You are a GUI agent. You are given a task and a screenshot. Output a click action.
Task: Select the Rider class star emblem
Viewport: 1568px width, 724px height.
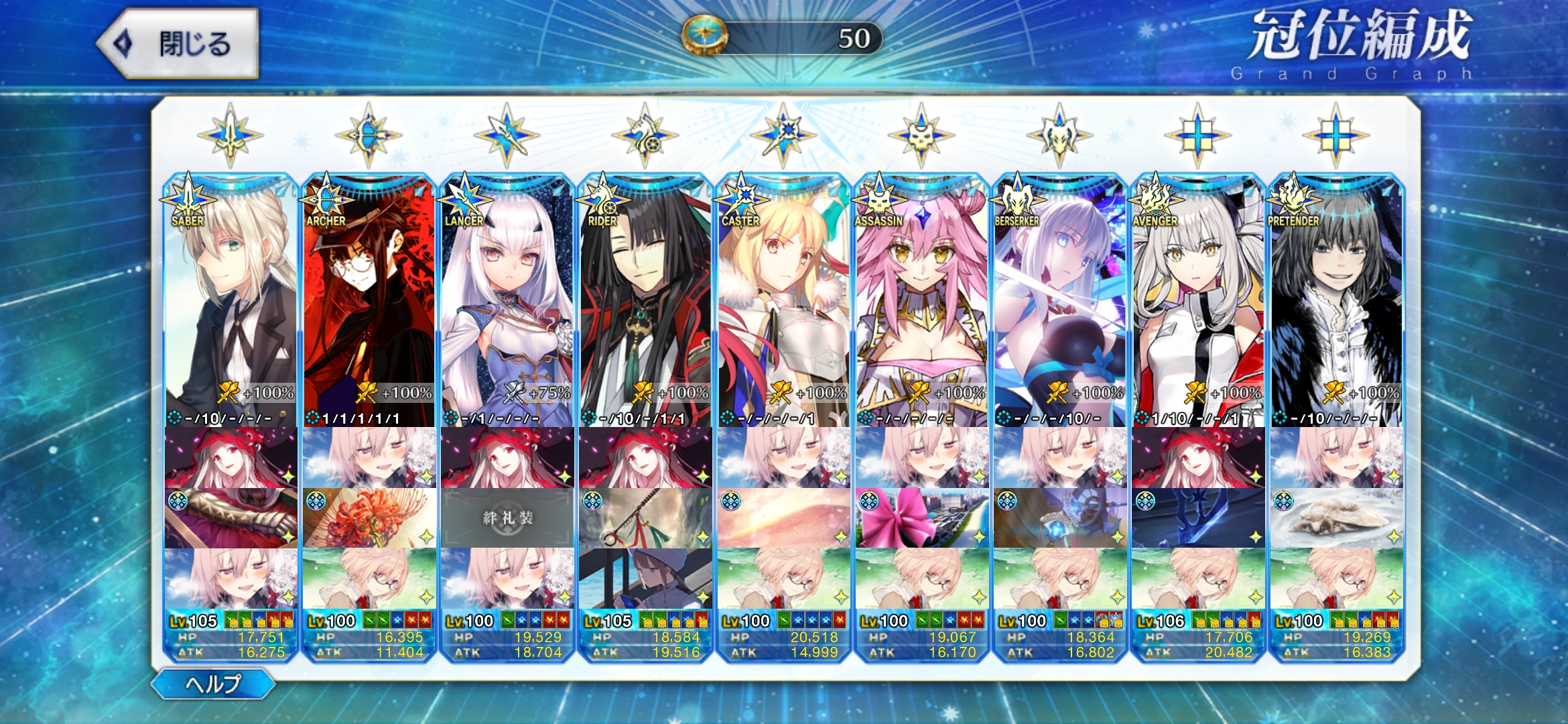645,135
